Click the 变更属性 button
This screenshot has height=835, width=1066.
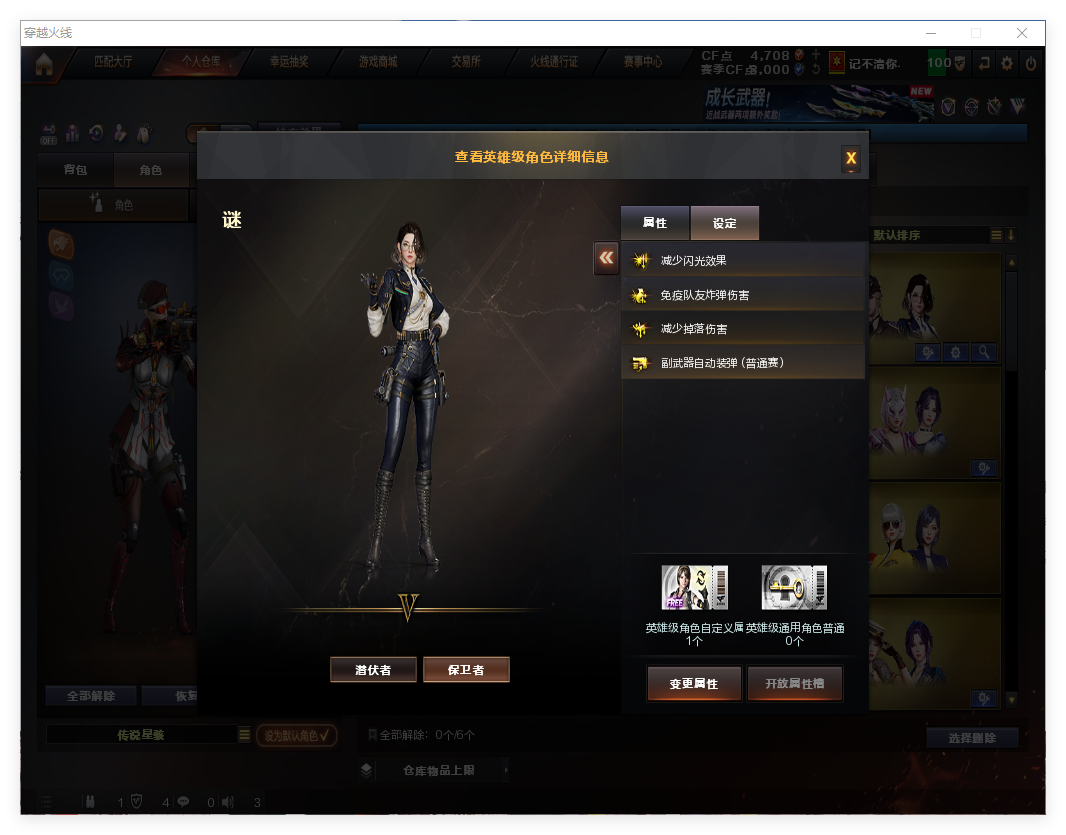[694, 684]
